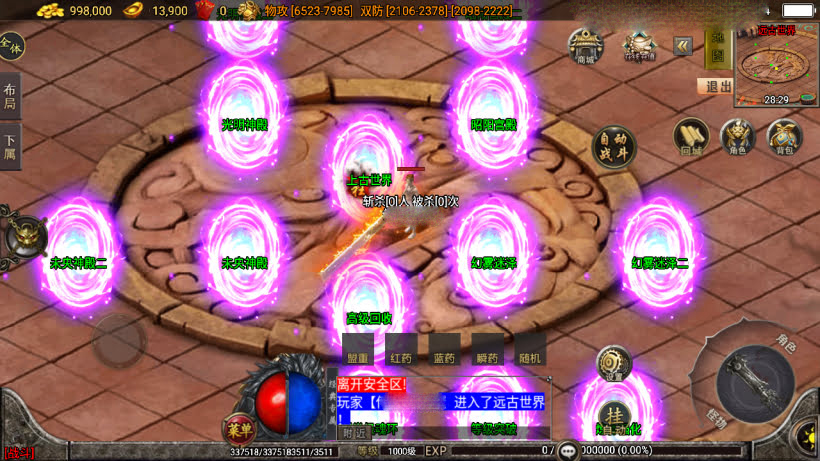This screenshot has height=461, width=820.
Task: Switch to the 下属 tab
Action: 10,148
